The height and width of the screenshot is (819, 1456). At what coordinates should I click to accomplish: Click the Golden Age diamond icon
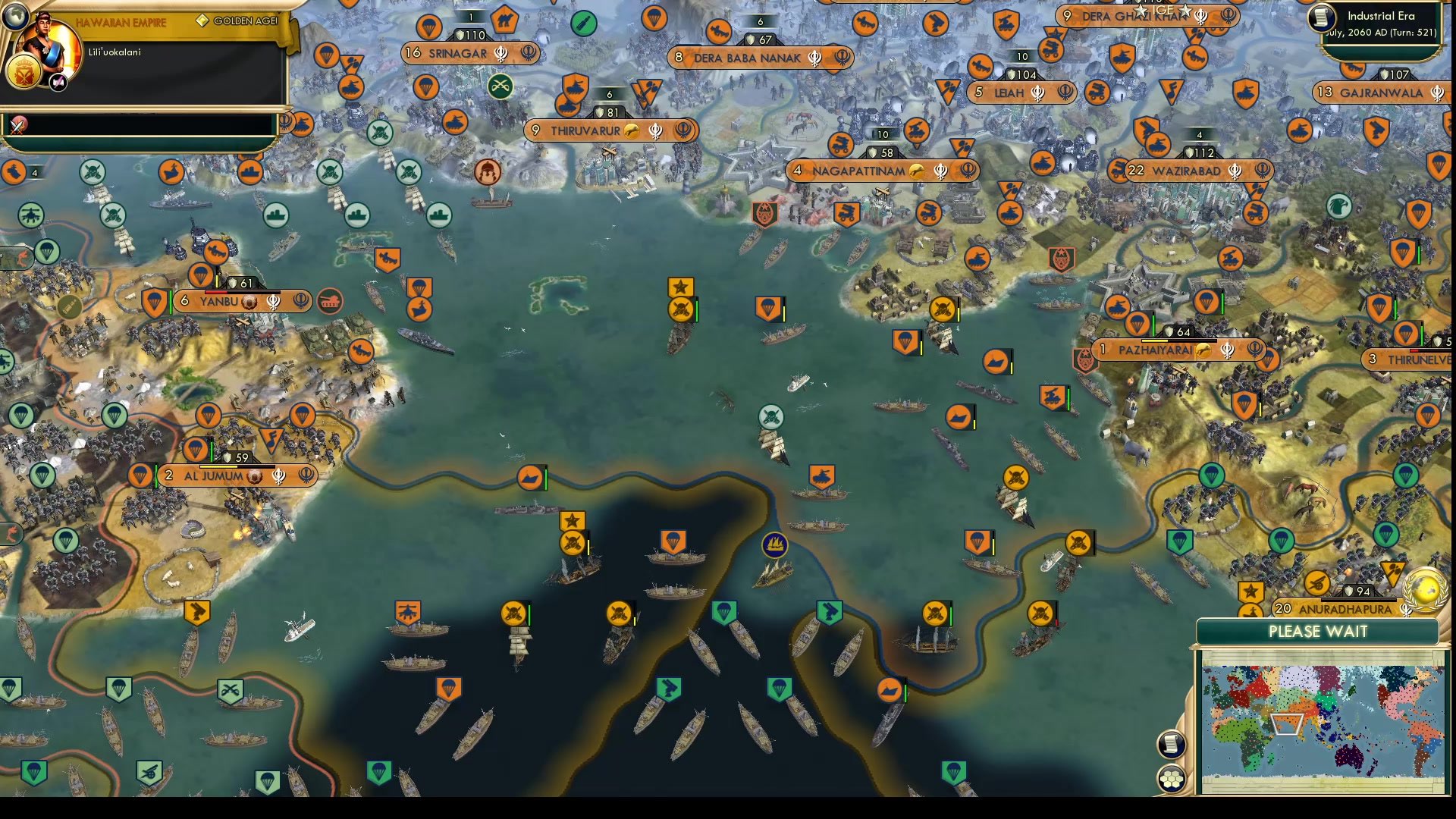(x=202, y=21)
